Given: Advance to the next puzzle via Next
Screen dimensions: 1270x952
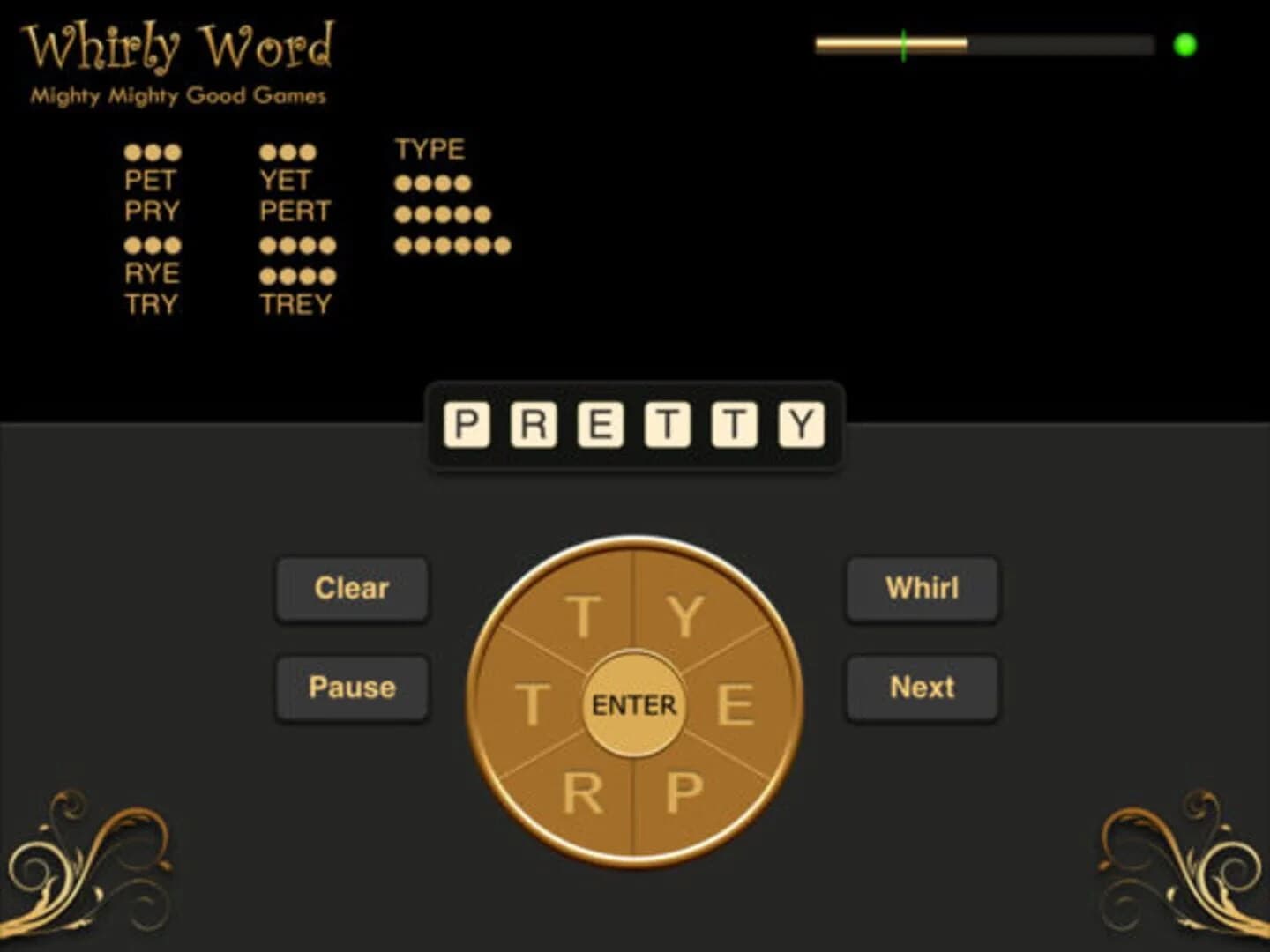Looking at the screenshot, I should pos(923,687).
